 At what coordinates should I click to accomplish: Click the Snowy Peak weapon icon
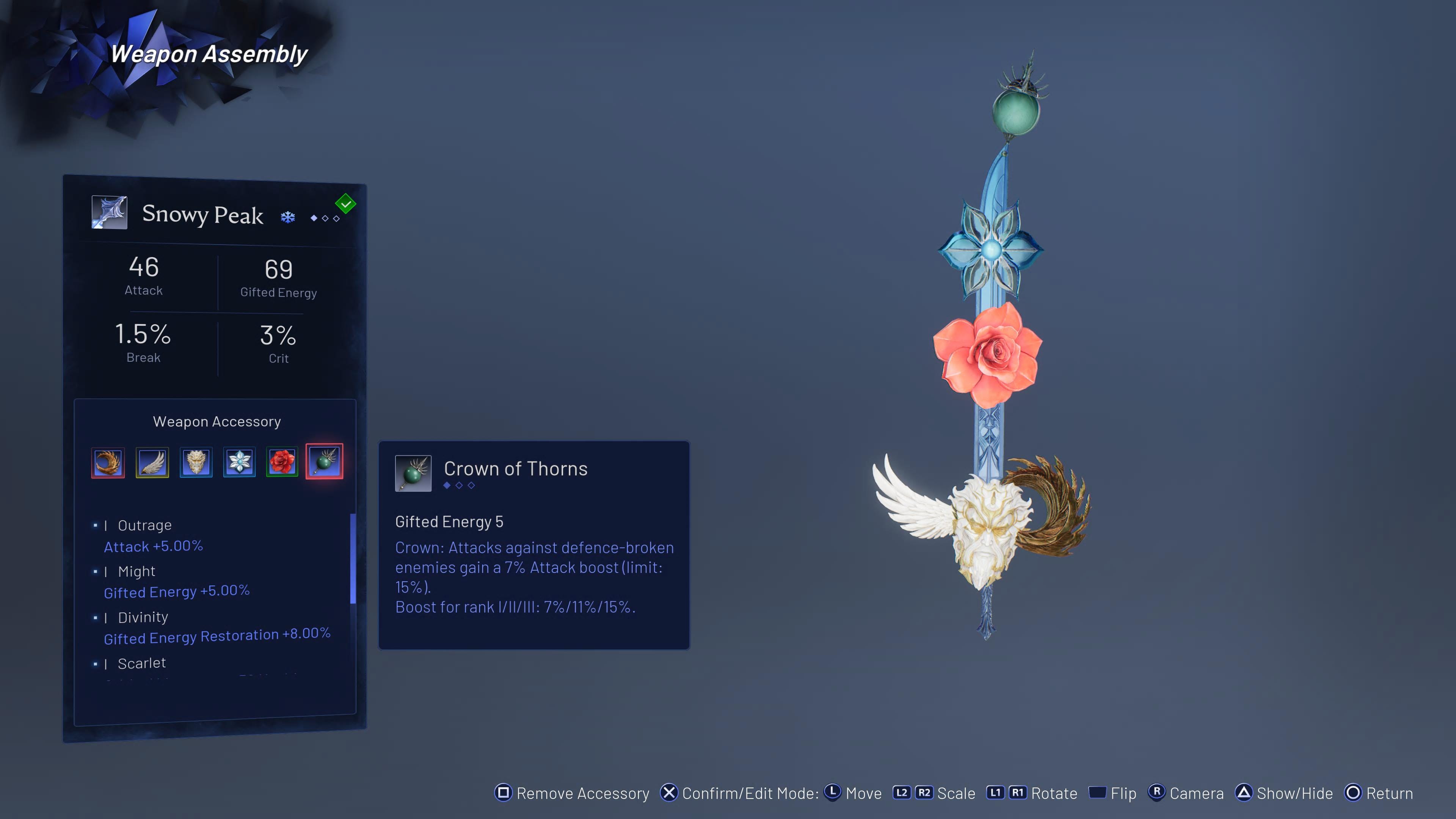coord(110,212)
